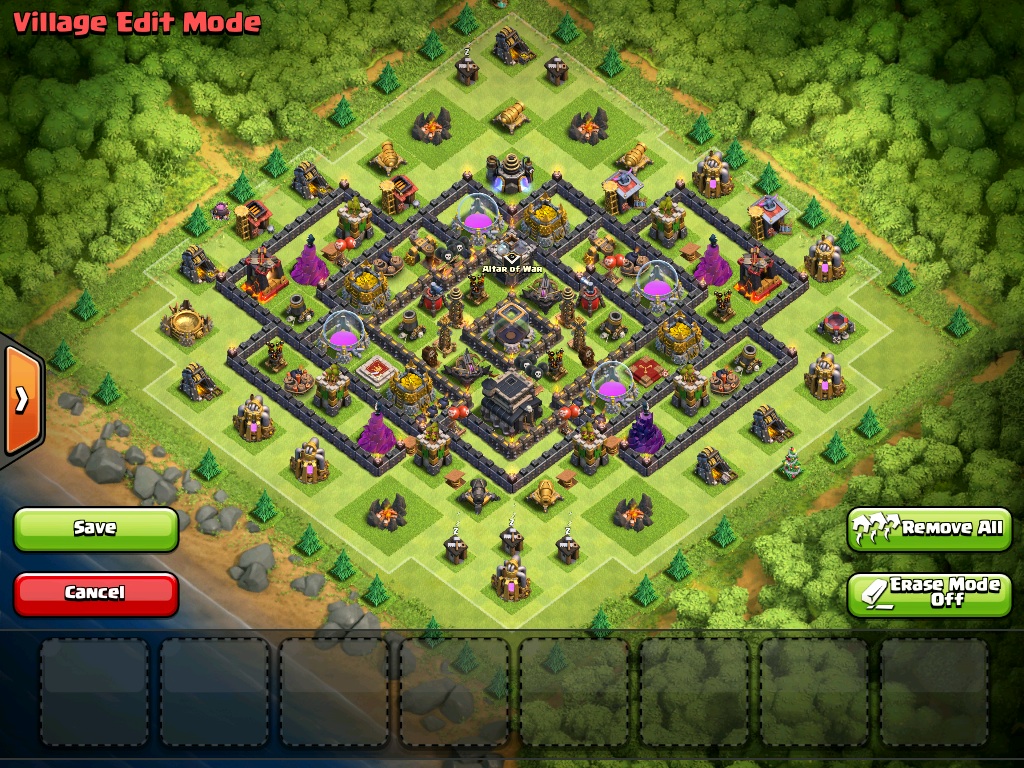The height and width of the screenshot is (768, 1024).
Task: Expand the orange side arrow panel
Action: [x=21, y=400]
